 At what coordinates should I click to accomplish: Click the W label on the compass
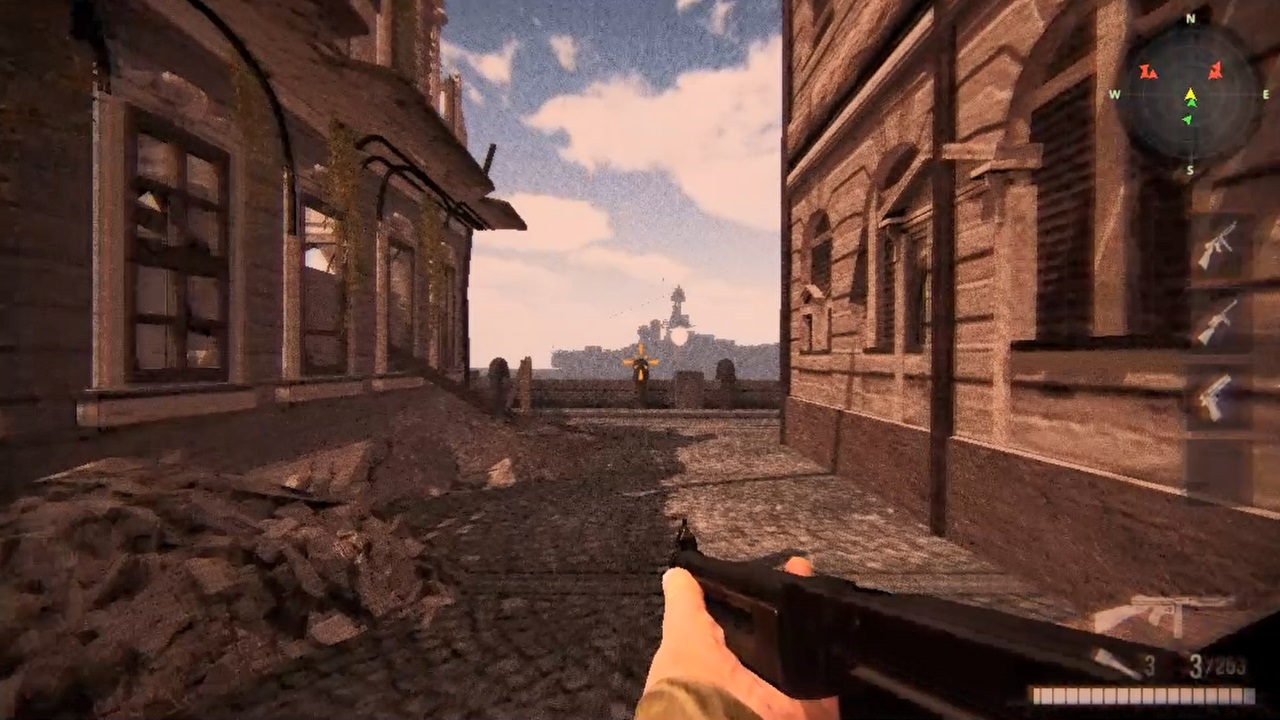tap(1113, 93)
